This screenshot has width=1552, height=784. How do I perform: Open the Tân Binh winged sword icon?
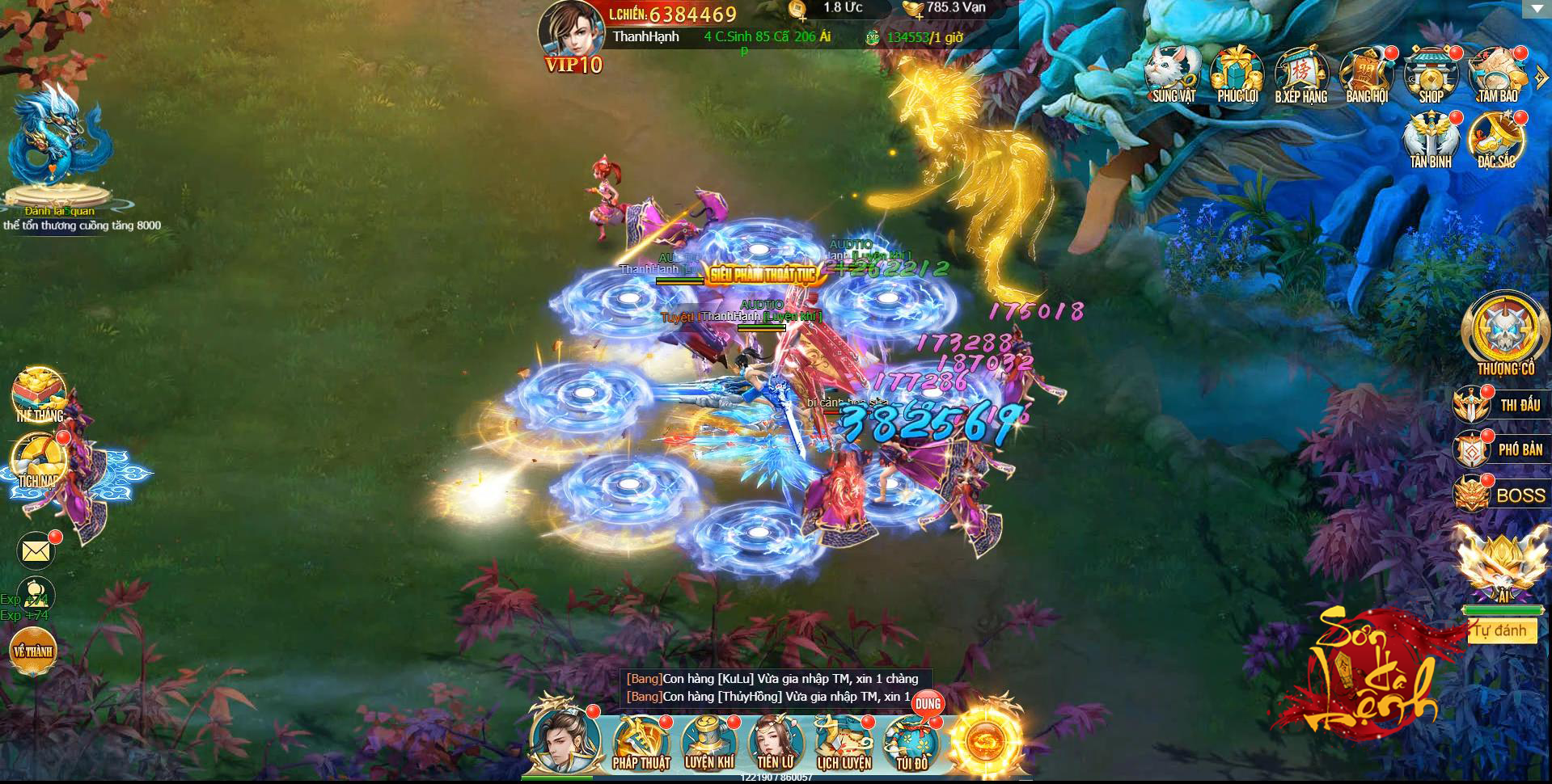click(1431, 139)
